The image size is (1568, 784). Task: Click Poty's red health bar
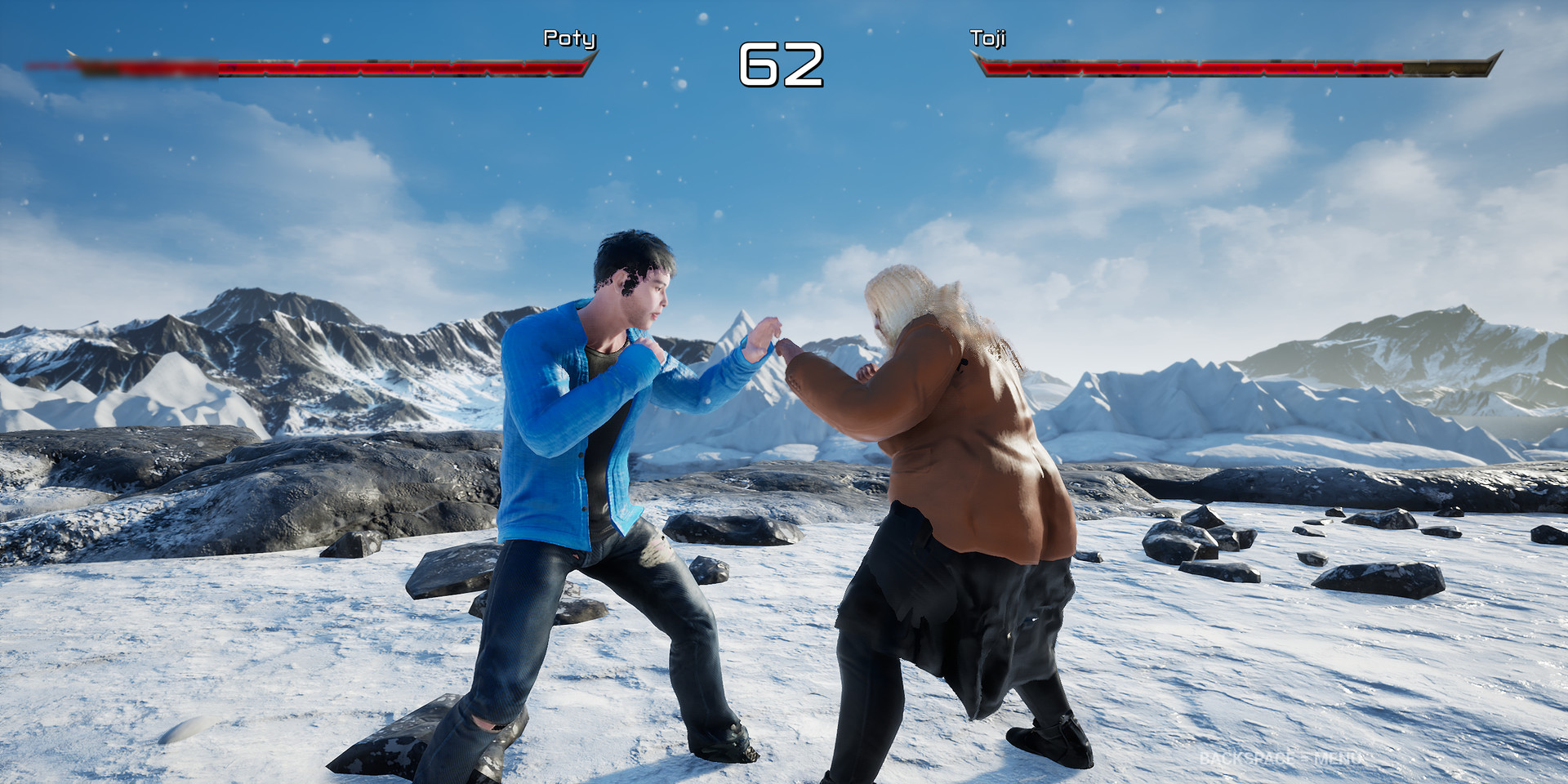pos(367,65)
